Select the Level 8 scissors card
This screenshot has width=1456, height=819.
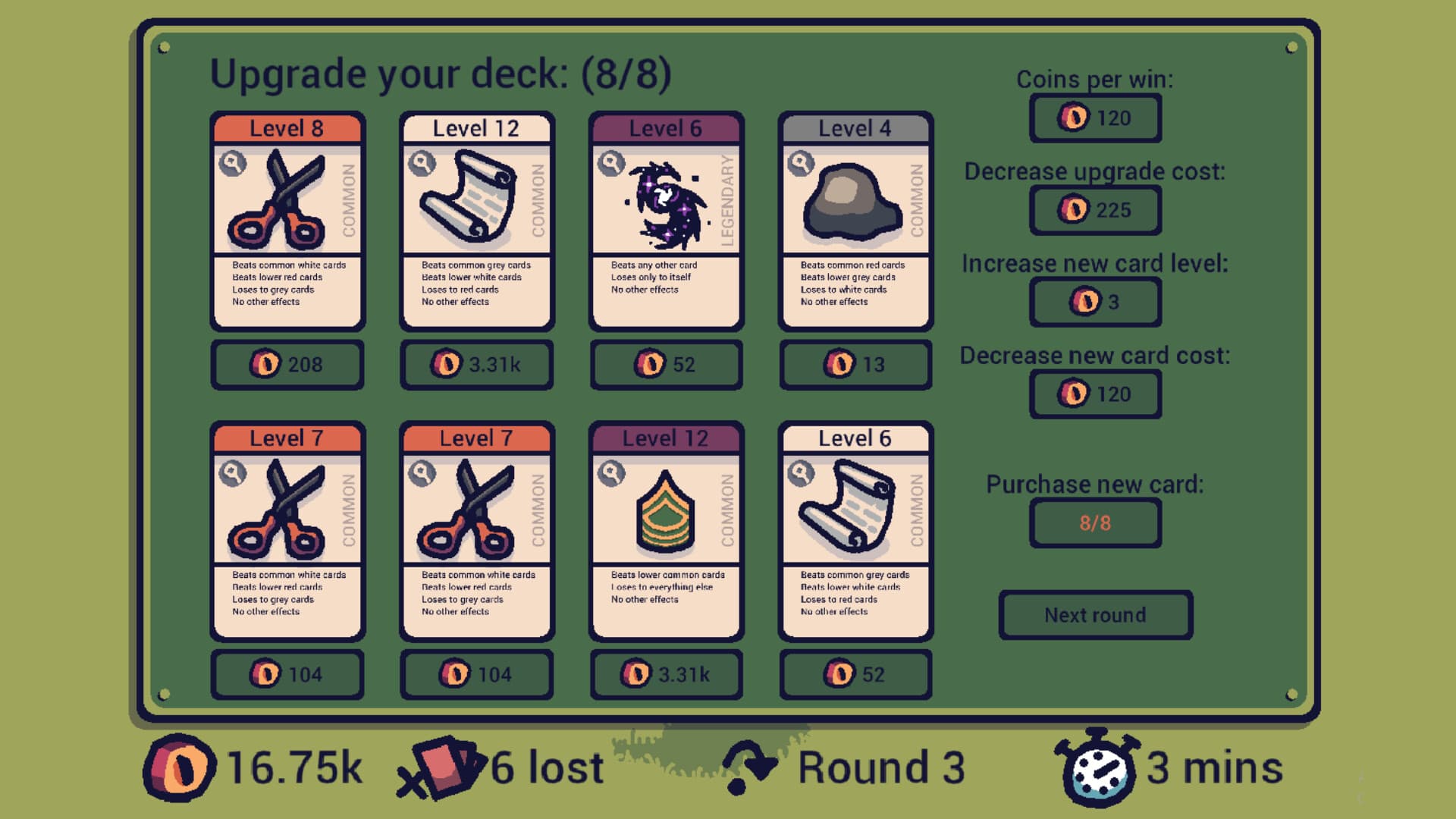(287, 220)
